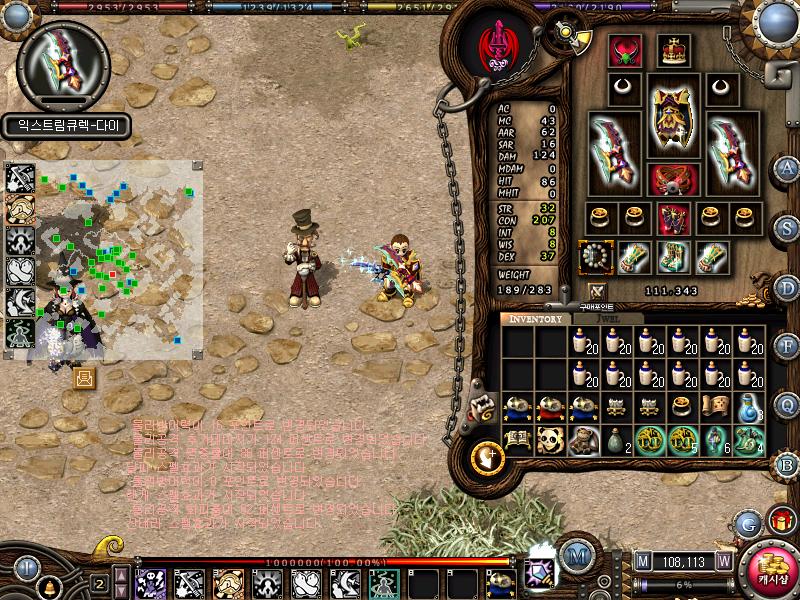
Task: Select the Inventory tab
Action: (x=536, y=319)
